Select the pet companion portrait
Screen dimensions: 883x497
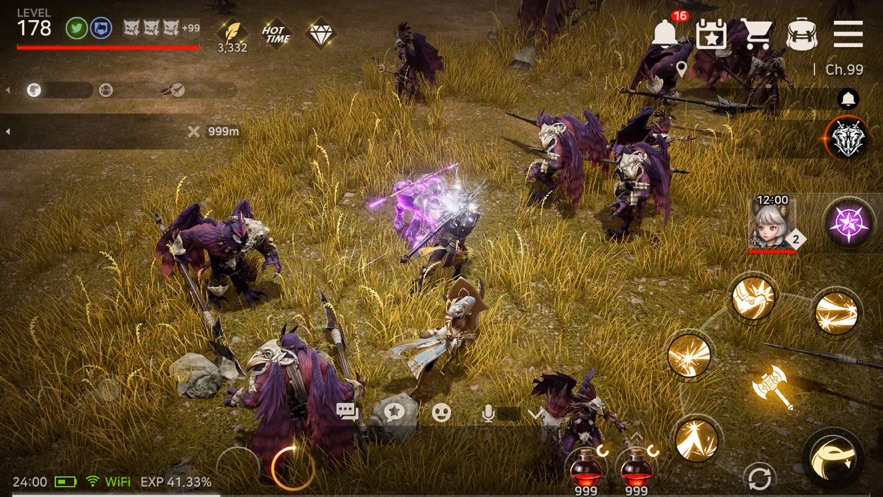coord(772,223)
